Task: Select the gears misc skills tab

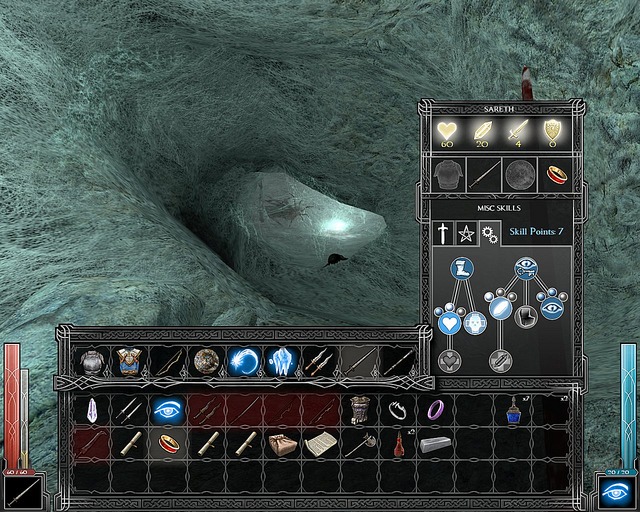Action: click(x=489, y=234)
